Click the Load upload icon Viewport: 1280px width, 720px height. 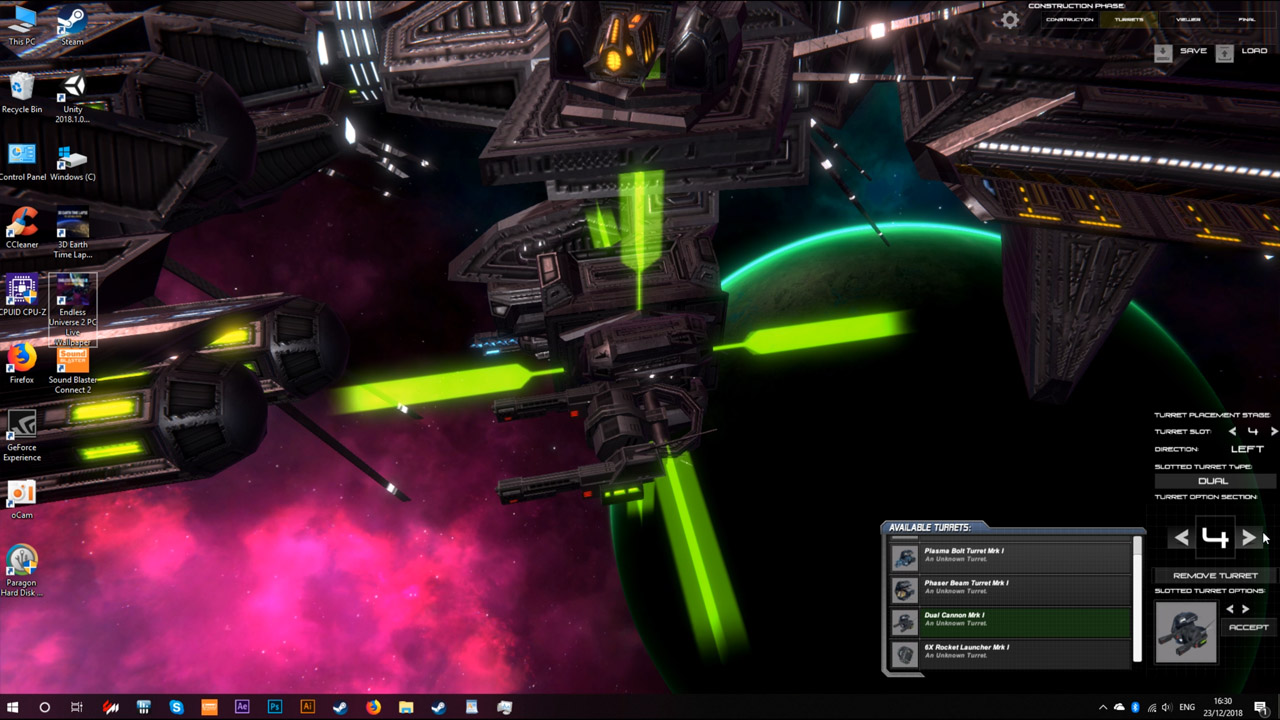click(x=1225, y=53)
